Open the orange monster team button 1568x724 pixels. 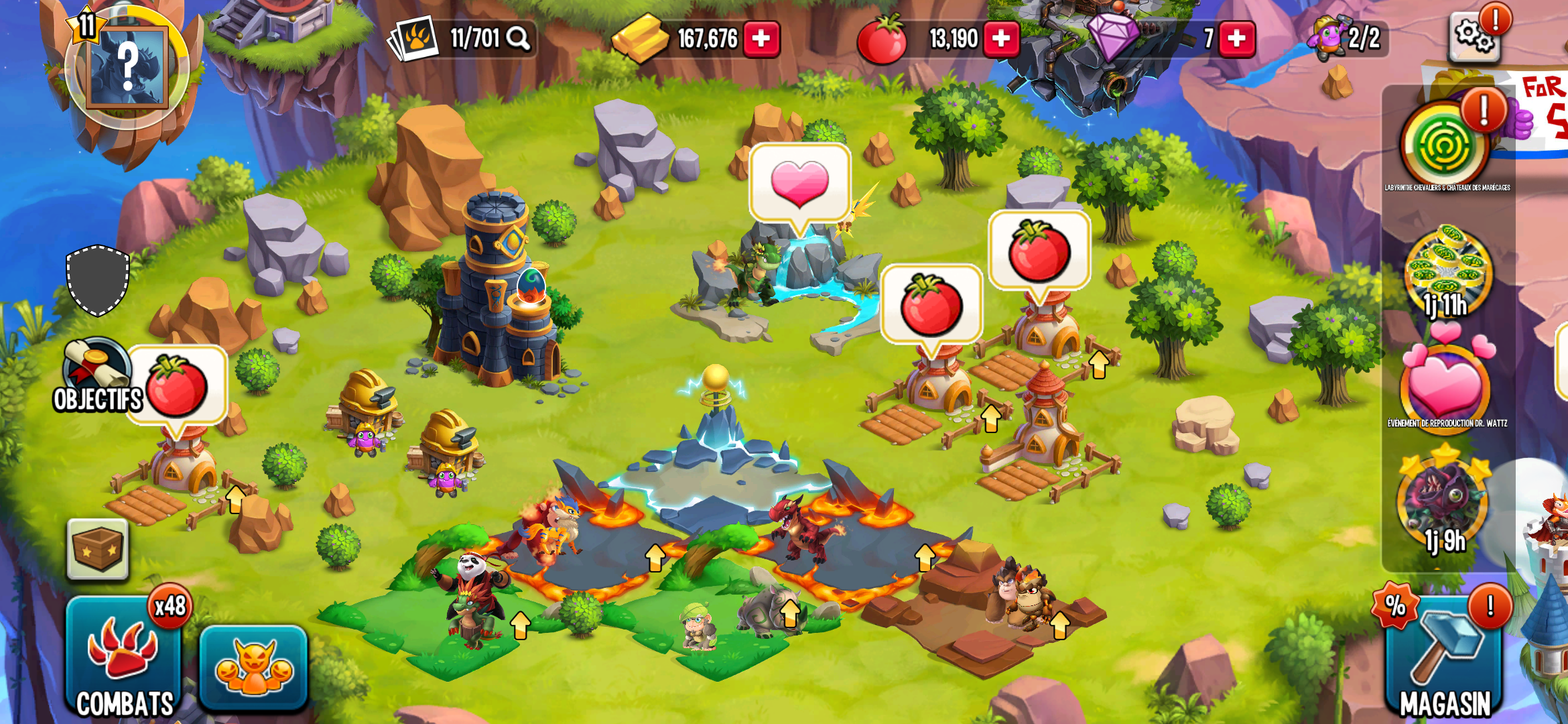click(x=253, y=667)
